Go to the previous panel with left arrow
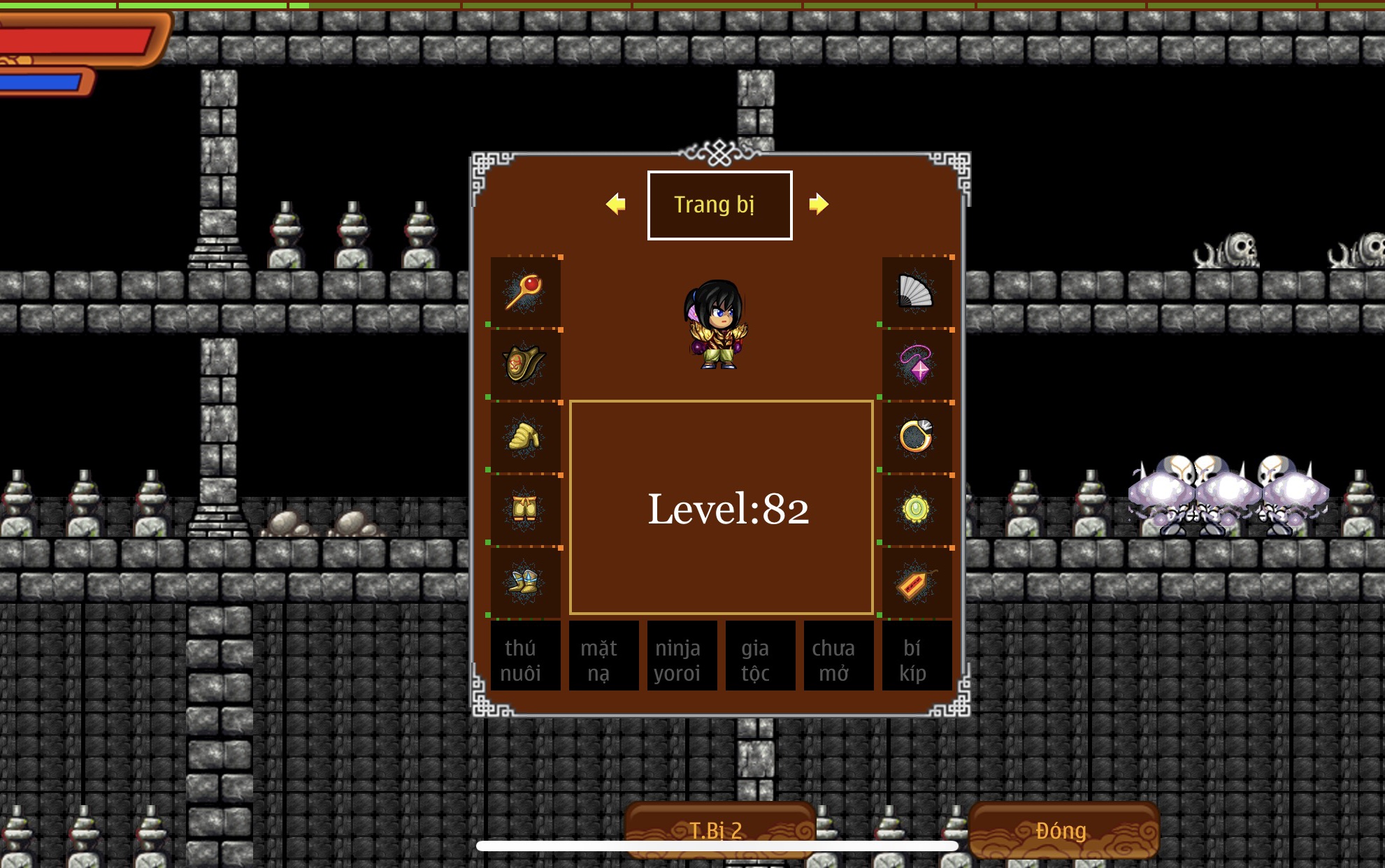1385x868 pixels. pos(615,204)
